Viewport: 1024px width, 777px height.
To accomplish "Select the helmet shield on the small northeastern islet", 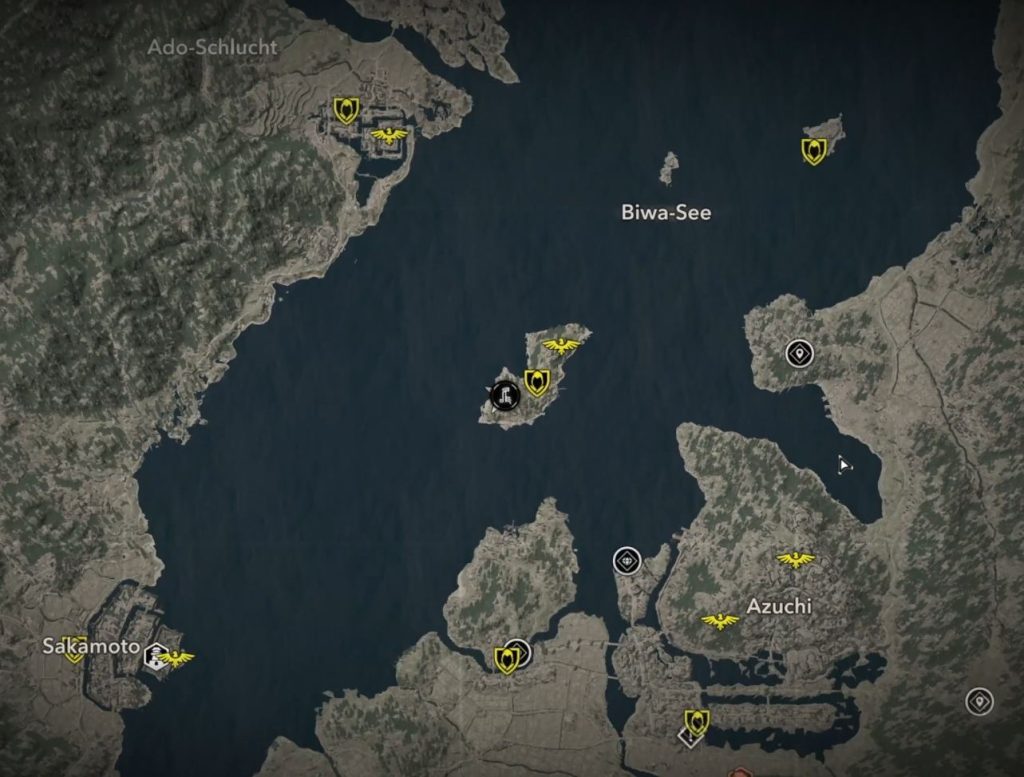I will (814, 151).
